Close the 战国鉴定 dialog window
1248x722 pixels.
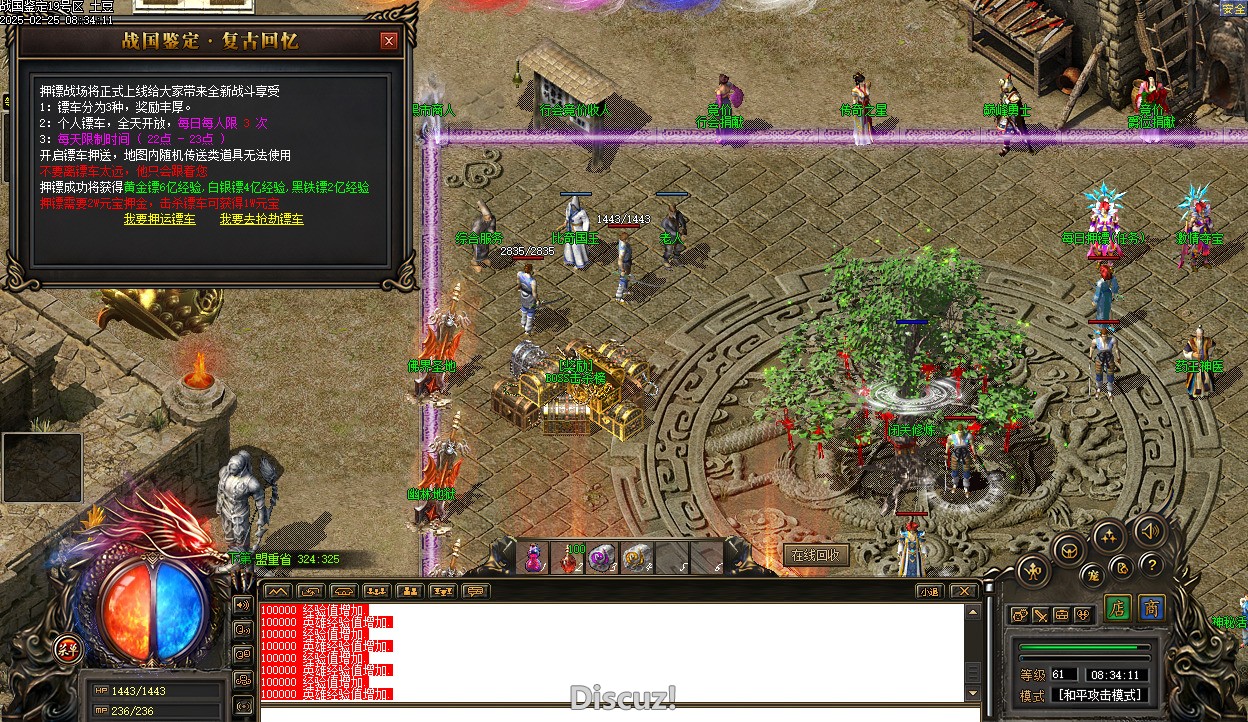[x=389, y=41]
